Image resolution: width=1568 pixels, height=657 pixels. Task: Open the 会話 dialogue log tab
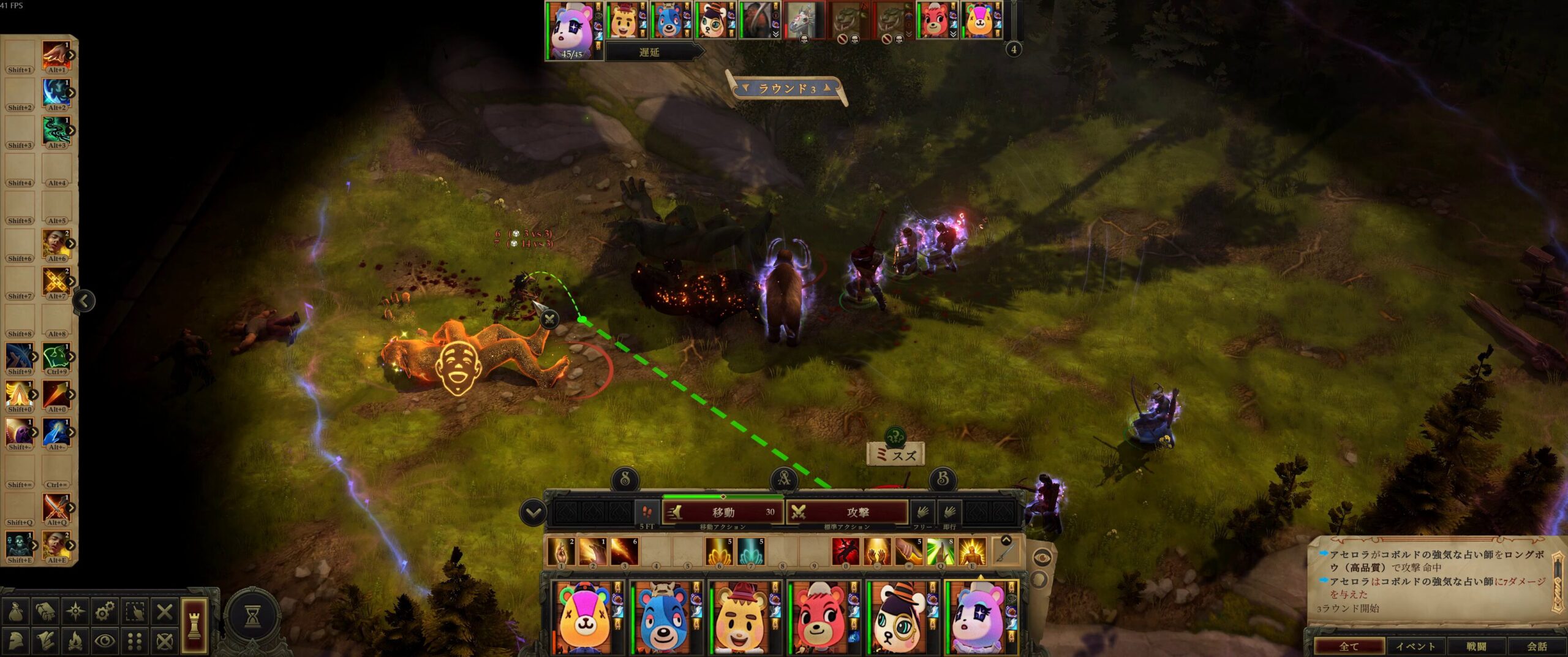pos(1536,646)
